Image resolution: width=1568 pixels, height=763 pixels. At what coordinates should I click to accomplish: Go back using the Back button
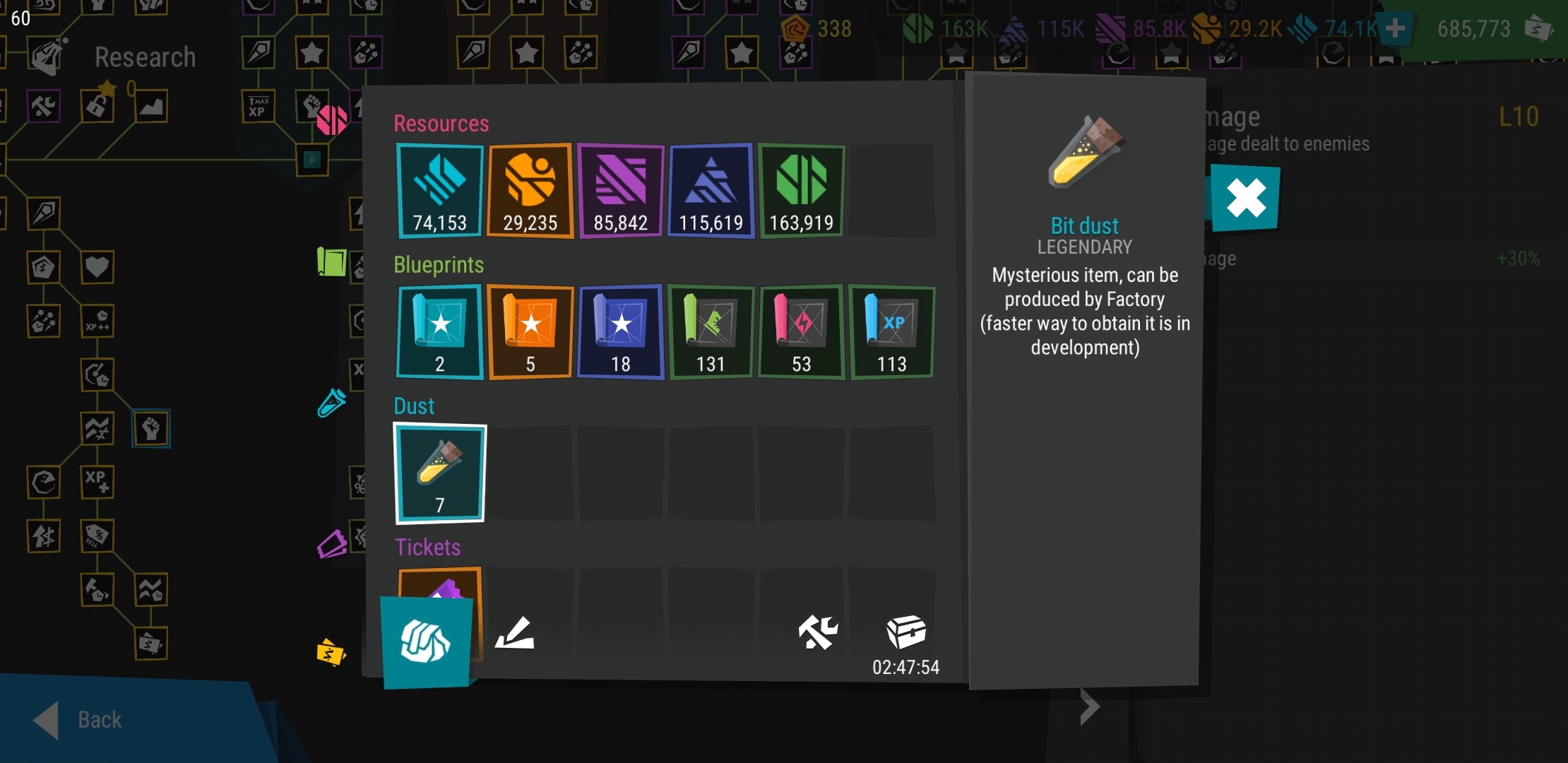tap(79, 719)
